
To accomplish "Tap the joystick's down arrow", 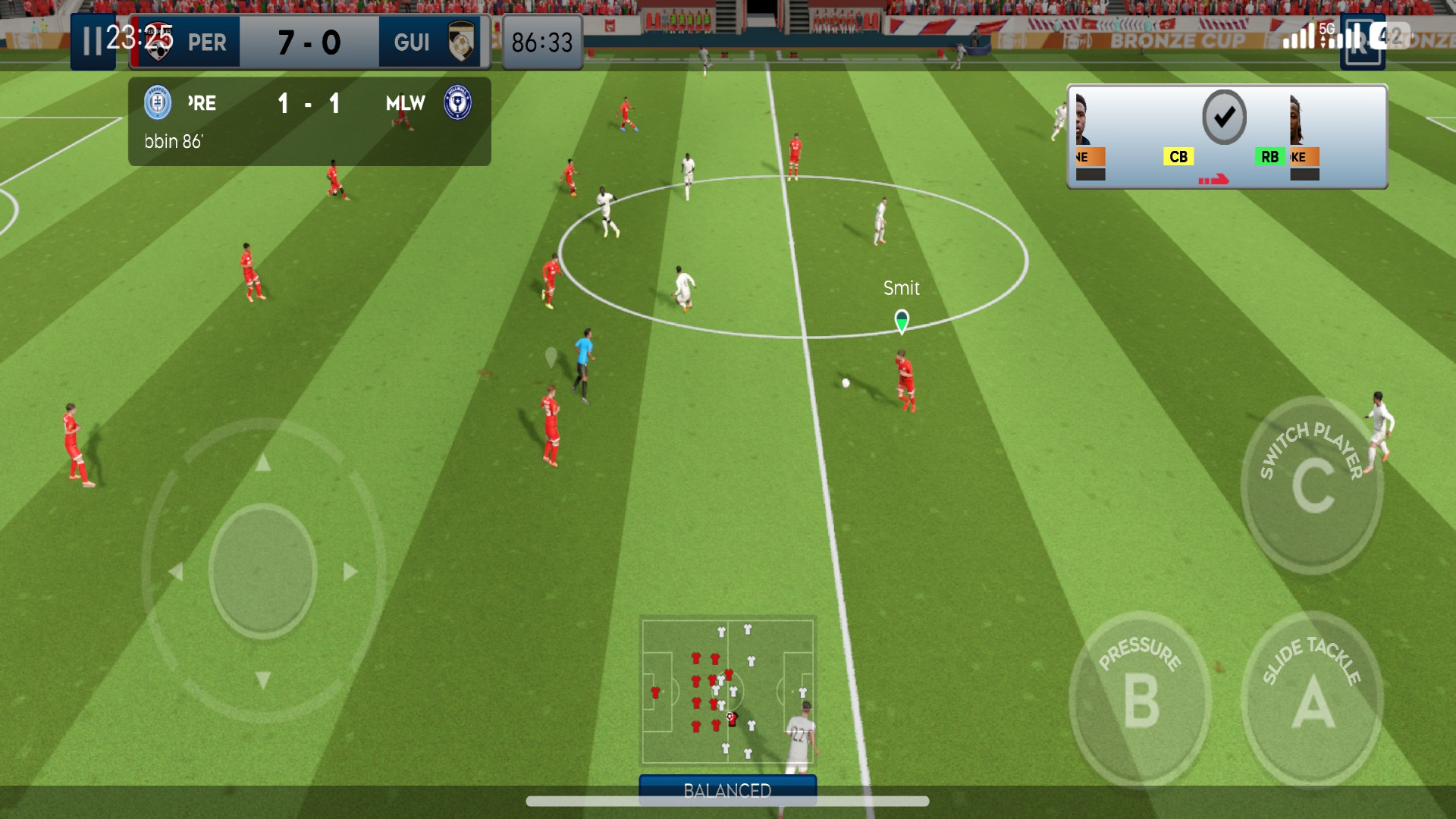I will tap(262, 679).
